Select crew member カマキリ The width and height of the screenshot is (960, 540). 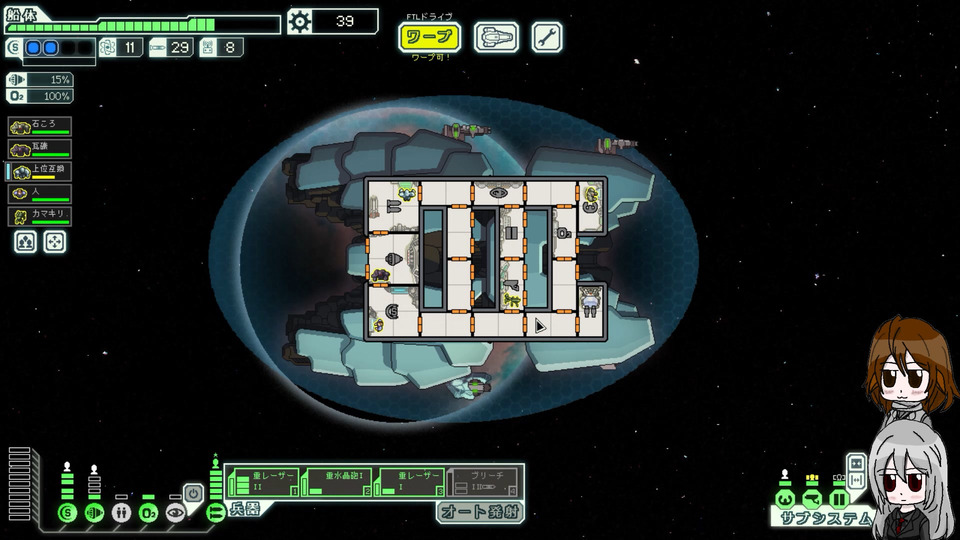(40, 217)
